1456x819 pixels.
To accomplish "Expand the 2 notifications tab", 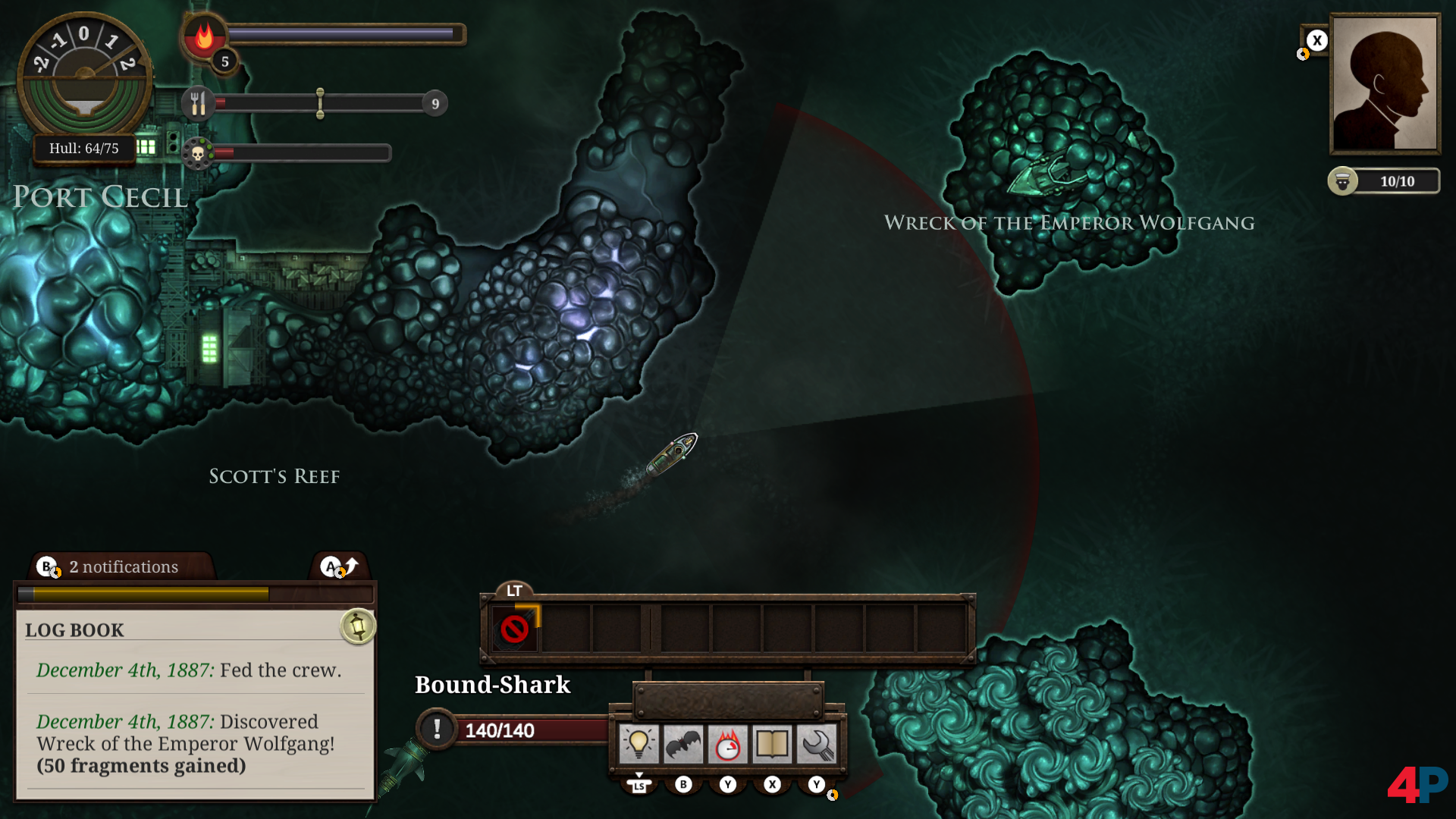I will tap(123, 566).
